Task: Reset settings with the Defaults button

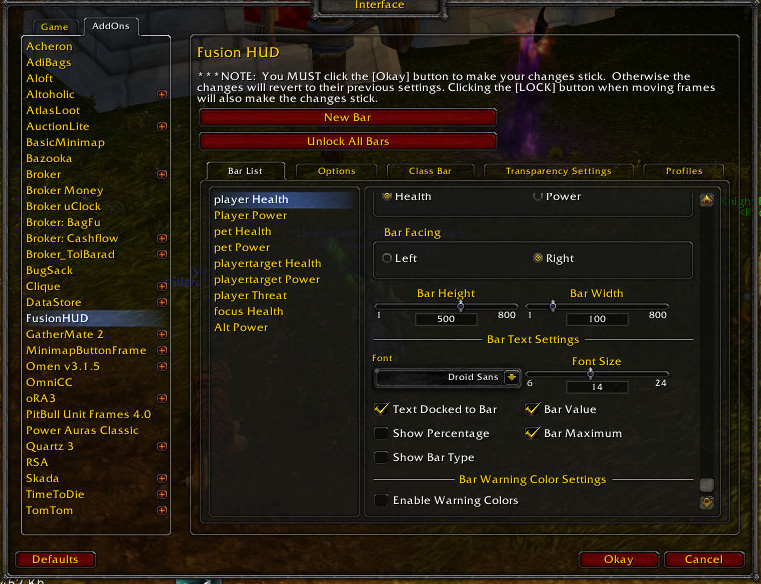Action: coord(55,560)
